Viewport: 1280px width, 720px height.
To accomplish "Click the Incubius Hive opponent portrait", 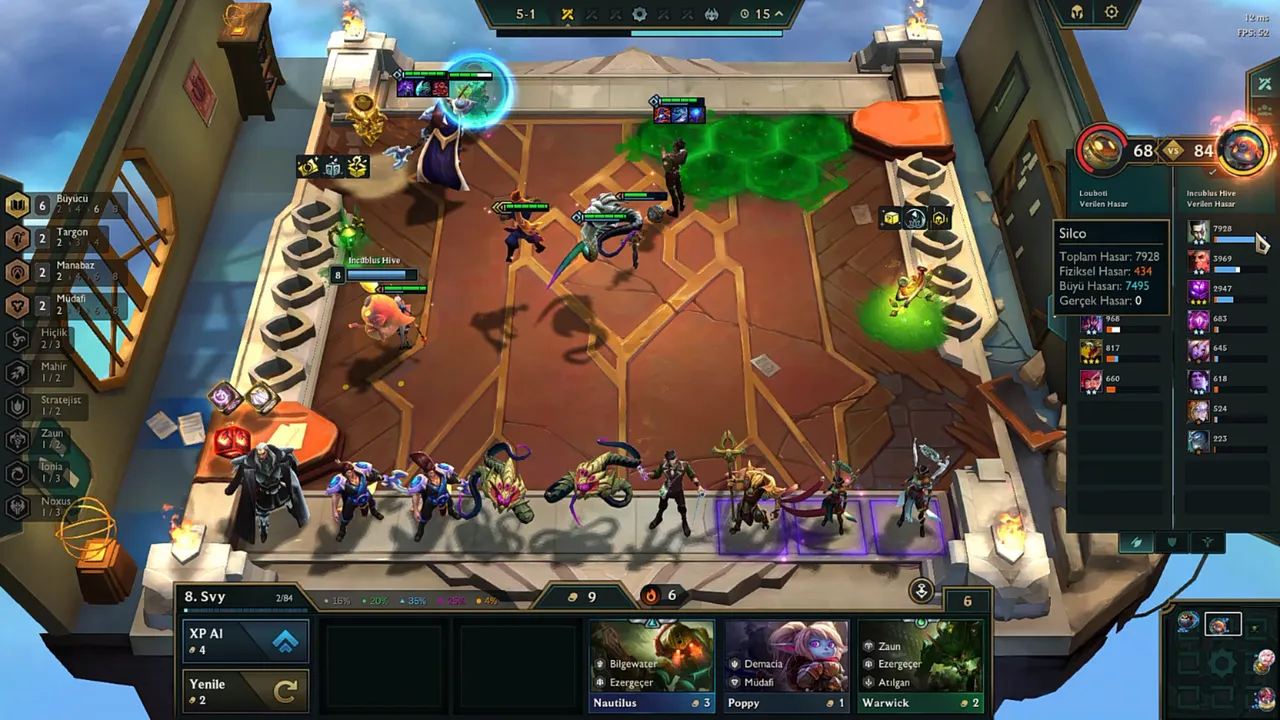I will [x=1244, y=152].
